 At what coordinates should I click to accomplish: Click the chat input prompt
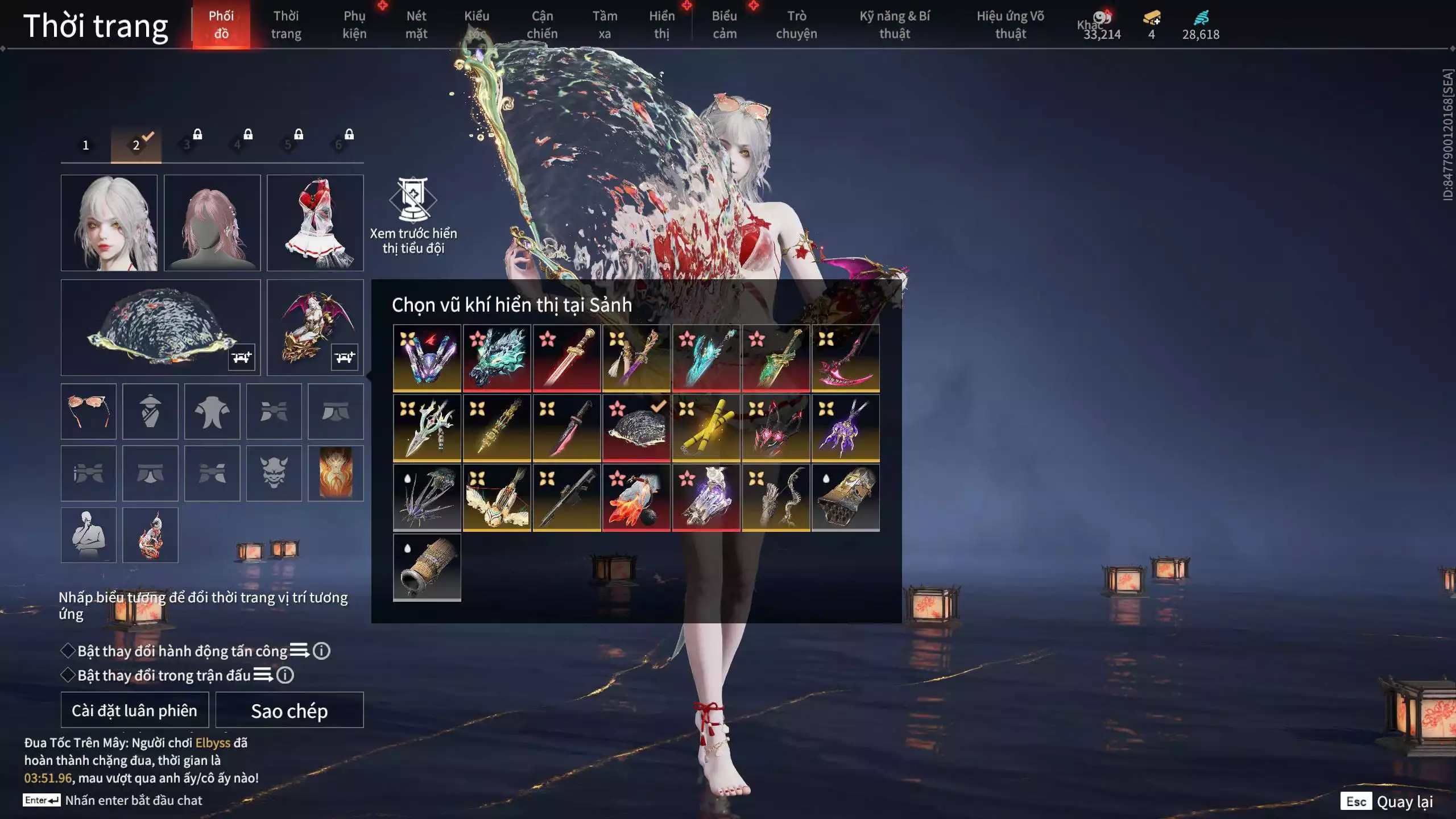coord(133,800)
